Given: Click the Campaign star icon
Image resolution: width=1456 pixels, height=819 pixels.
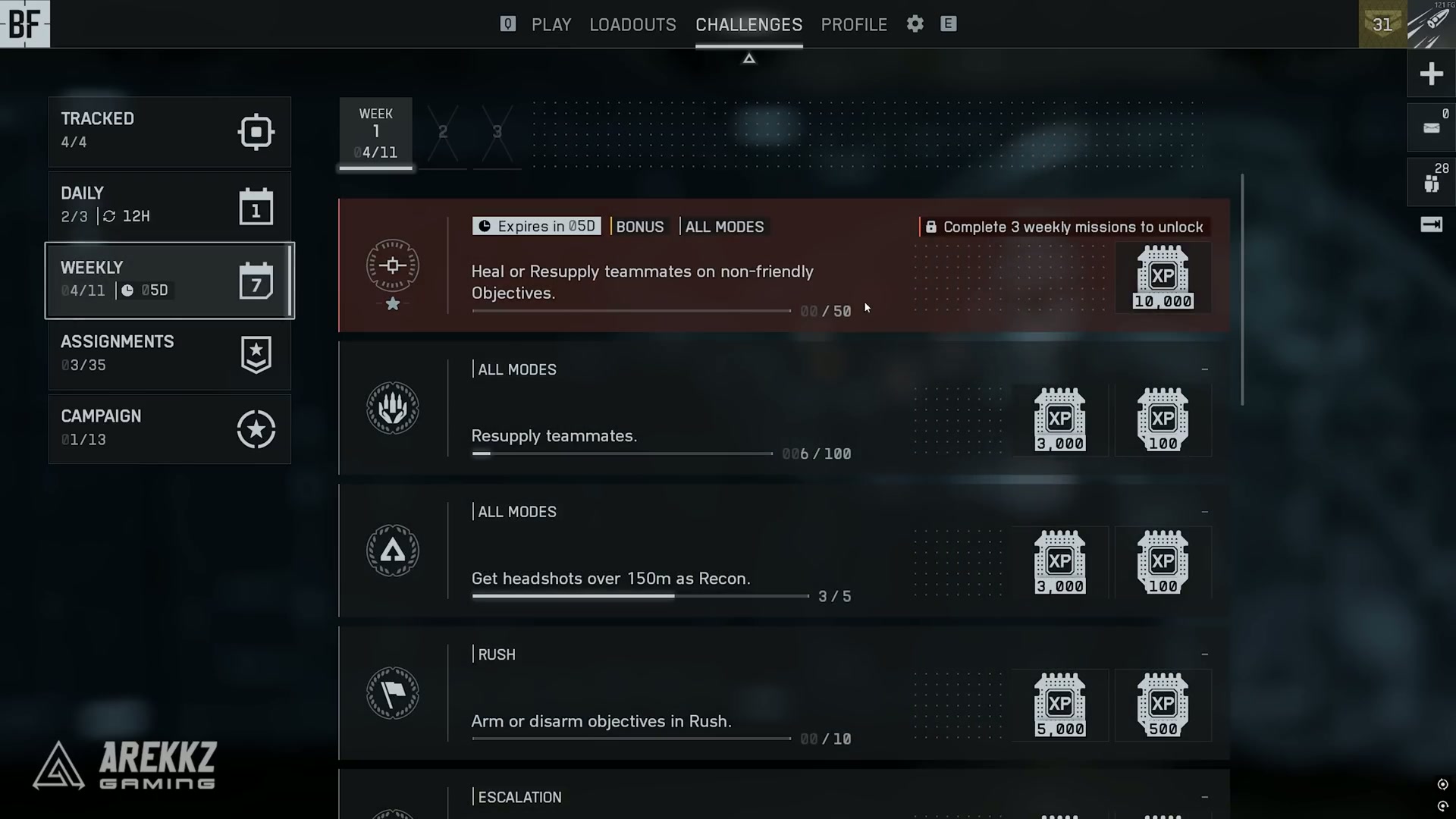Looking at the screenshot, I should click(x=256, y=429).
